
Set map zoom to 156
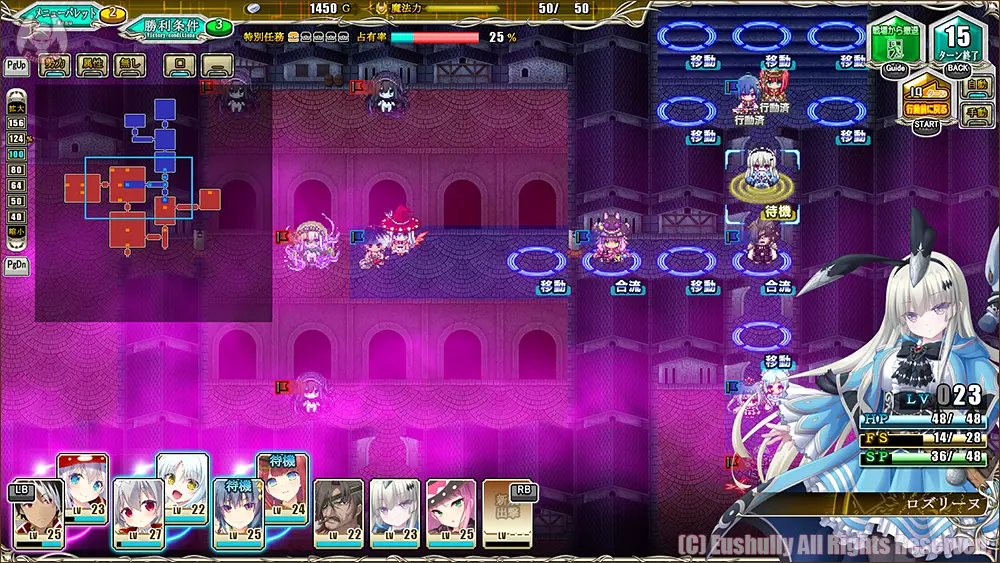pos(16,122)
